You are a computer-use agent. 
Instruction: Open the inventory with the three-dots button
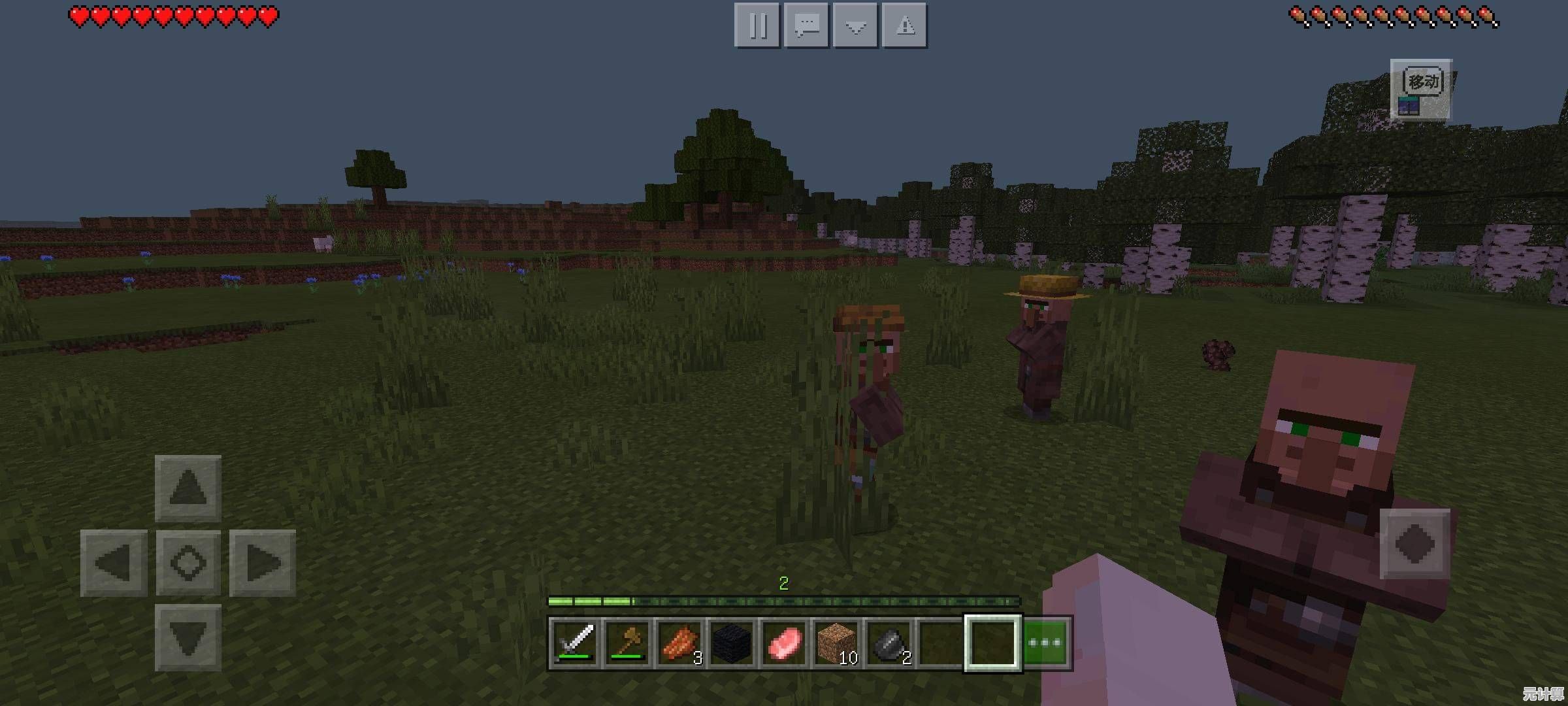1046,643
